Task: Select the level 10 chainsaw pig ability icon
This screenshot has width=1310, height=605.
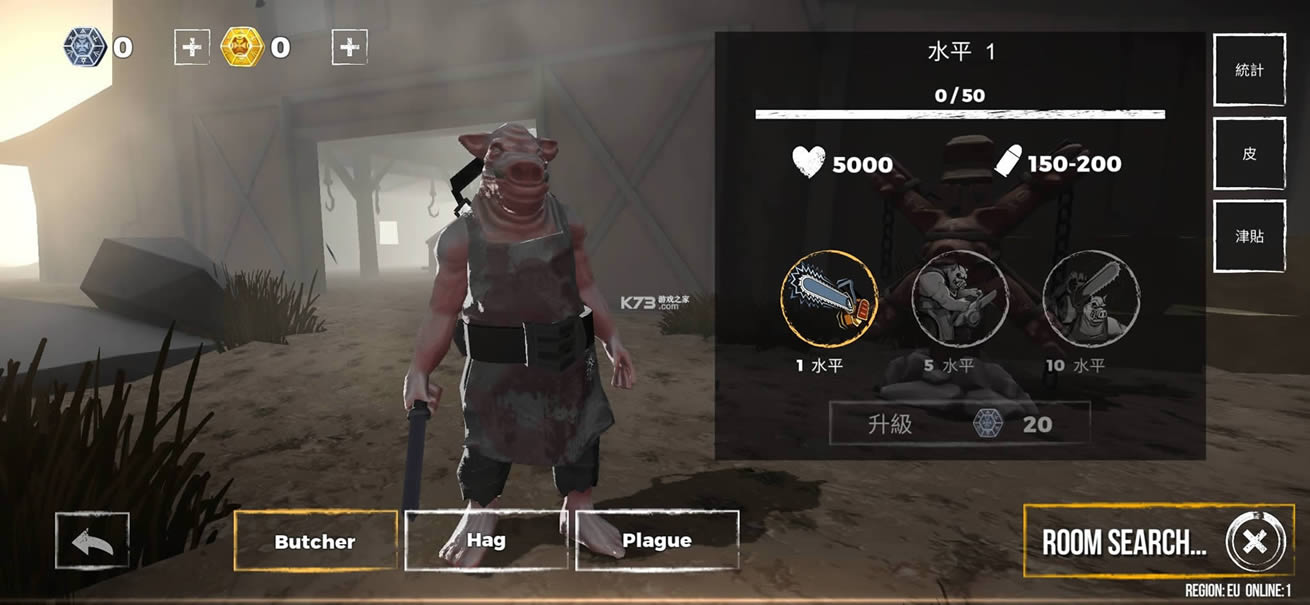Action: tap(1091, 298)
